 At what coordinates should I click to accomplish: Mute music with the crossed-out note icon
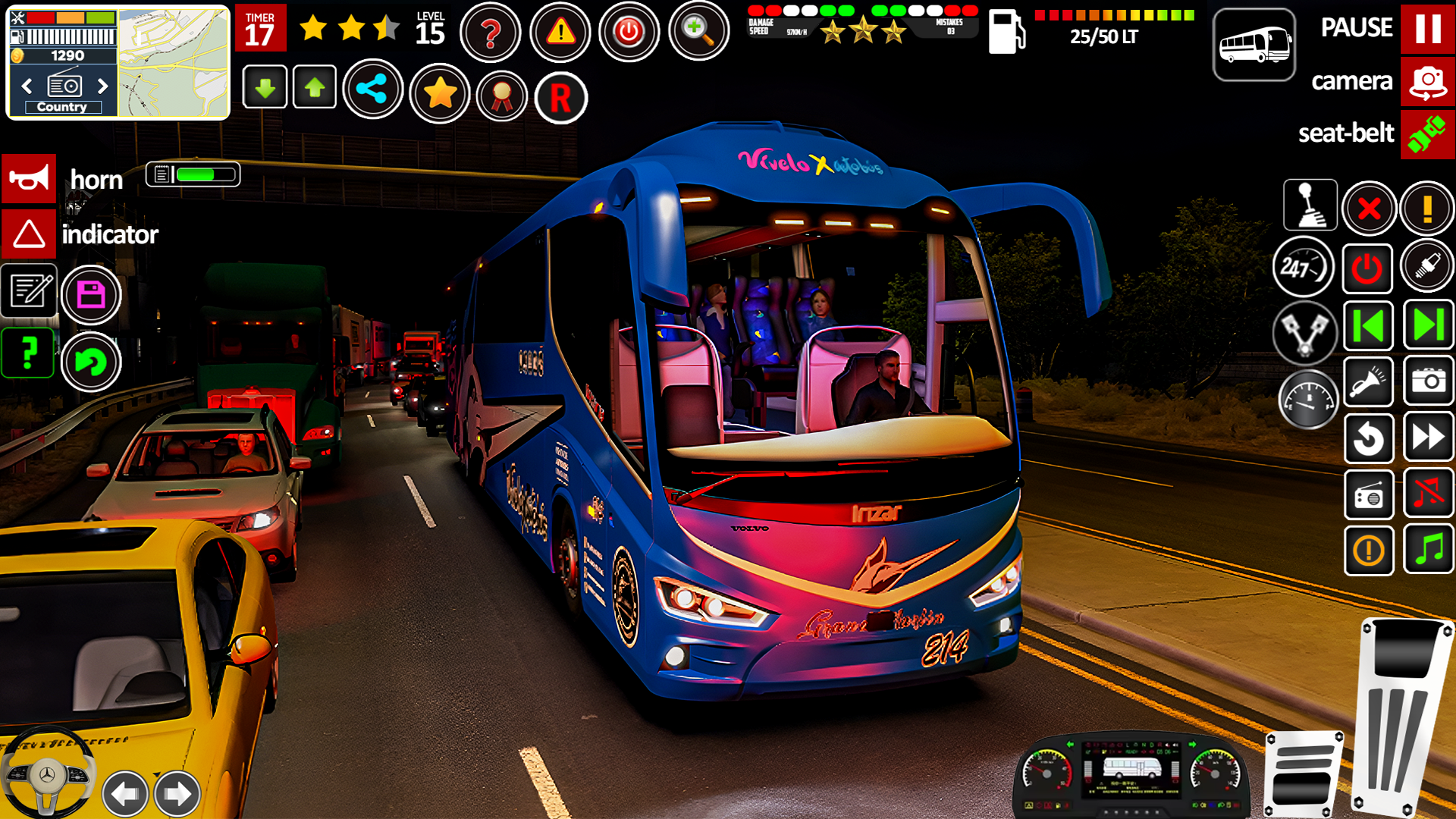click(1428, 494)
